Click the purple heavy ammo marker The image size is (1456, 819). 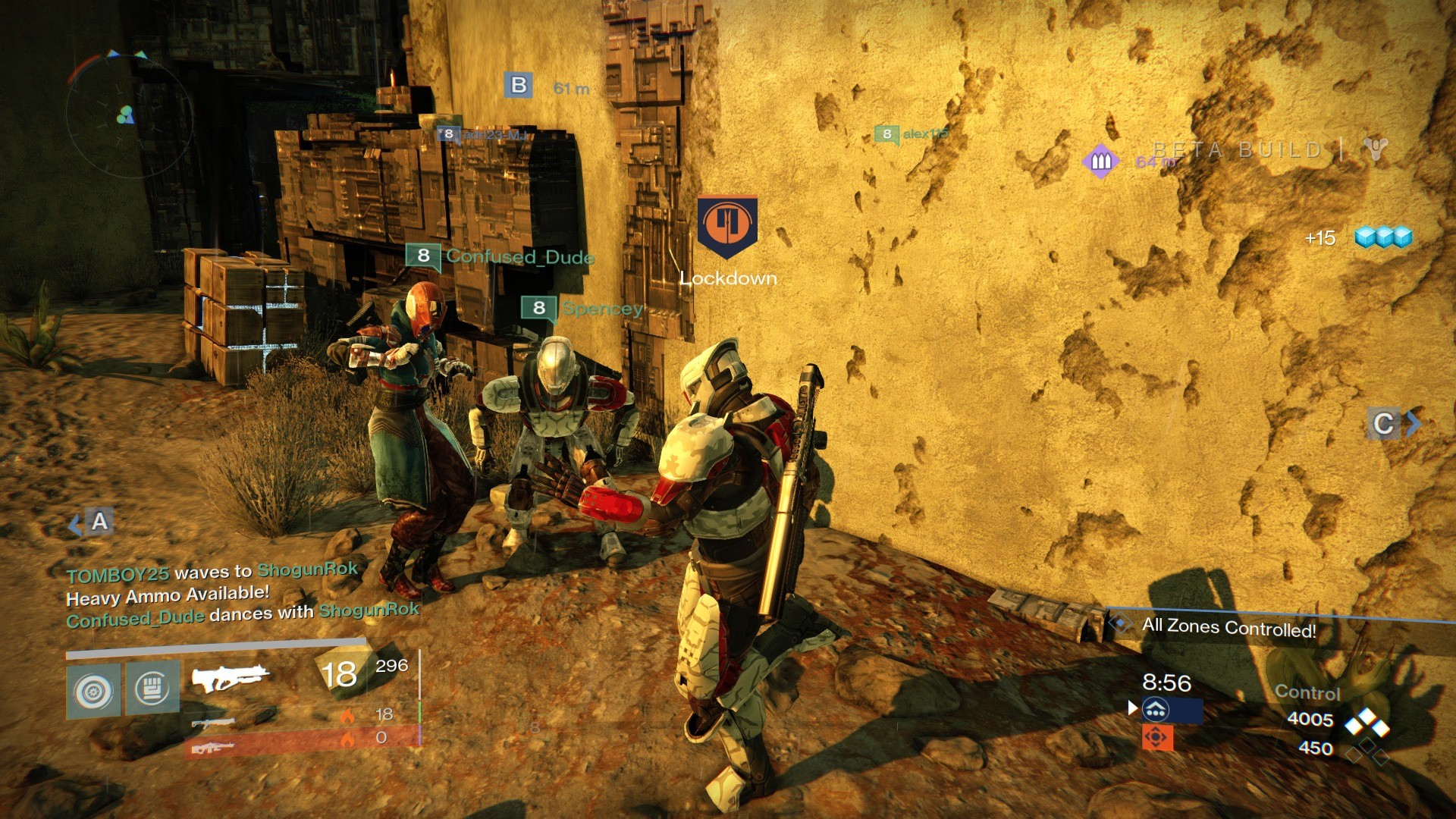point(1101,161)
